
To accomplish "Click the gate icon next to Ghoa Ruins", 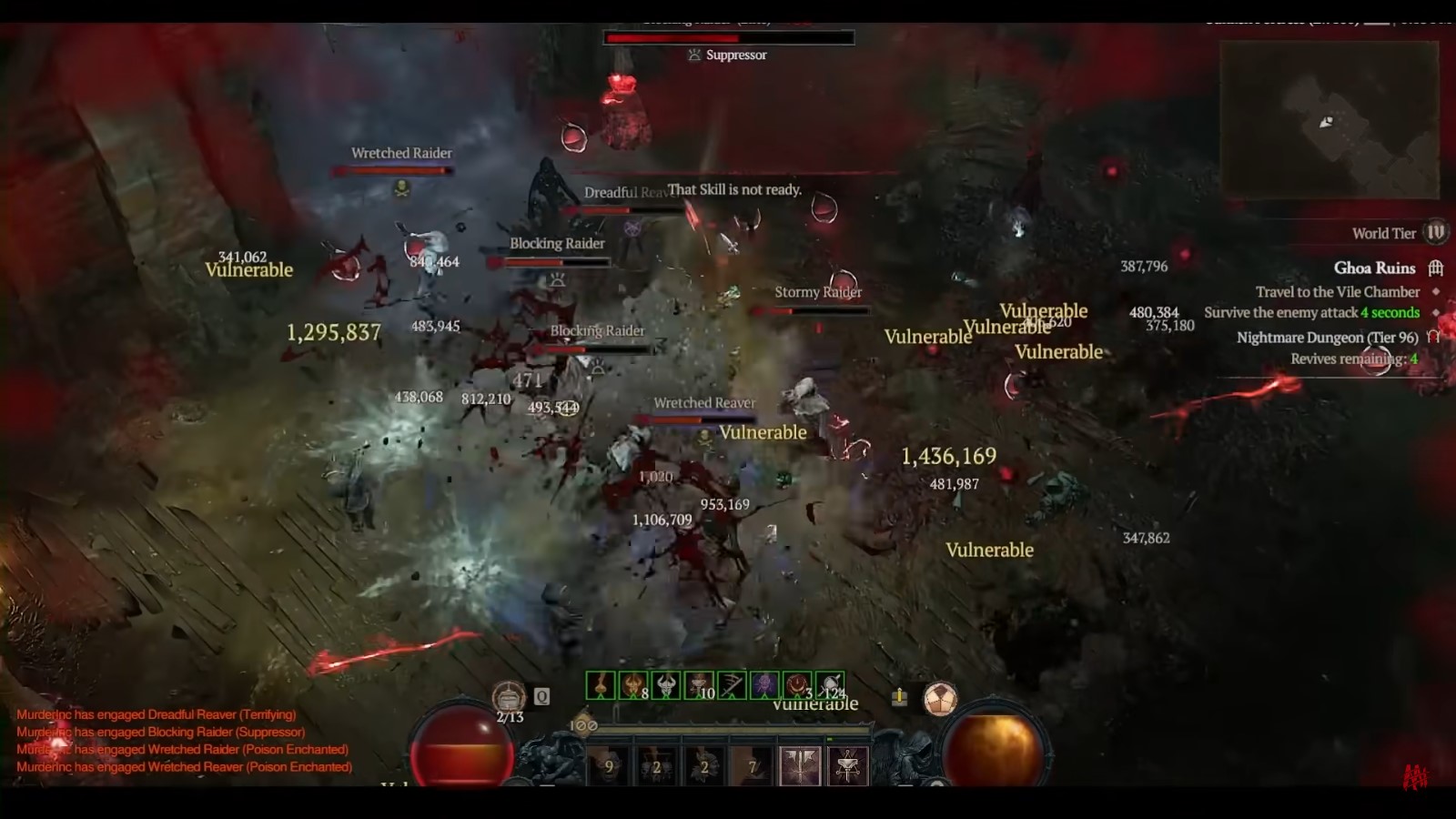I will click(1436, 268).
